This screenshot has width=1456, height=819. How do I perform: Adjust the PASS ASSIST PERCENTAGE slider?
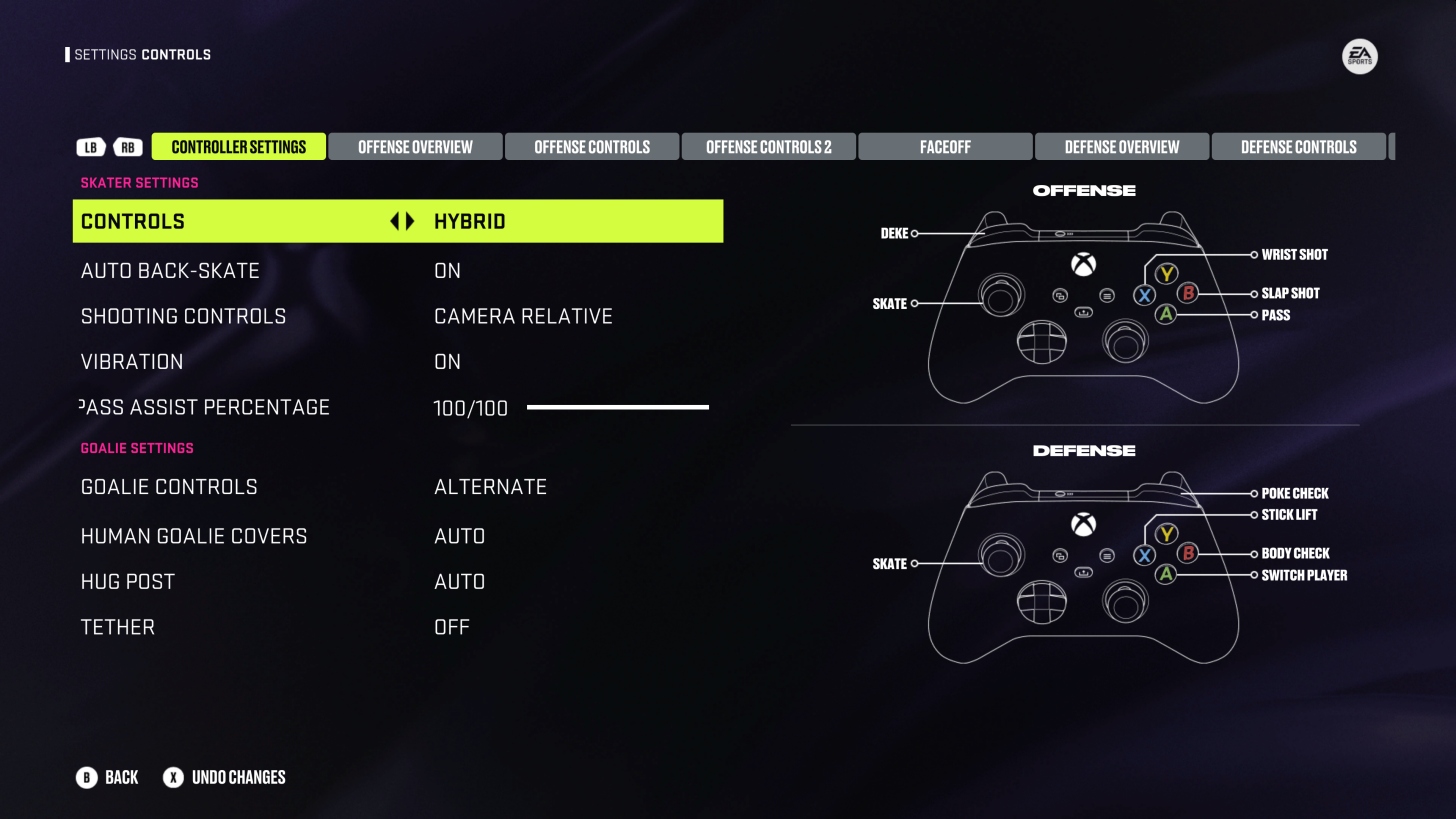[x=617, y=407]
